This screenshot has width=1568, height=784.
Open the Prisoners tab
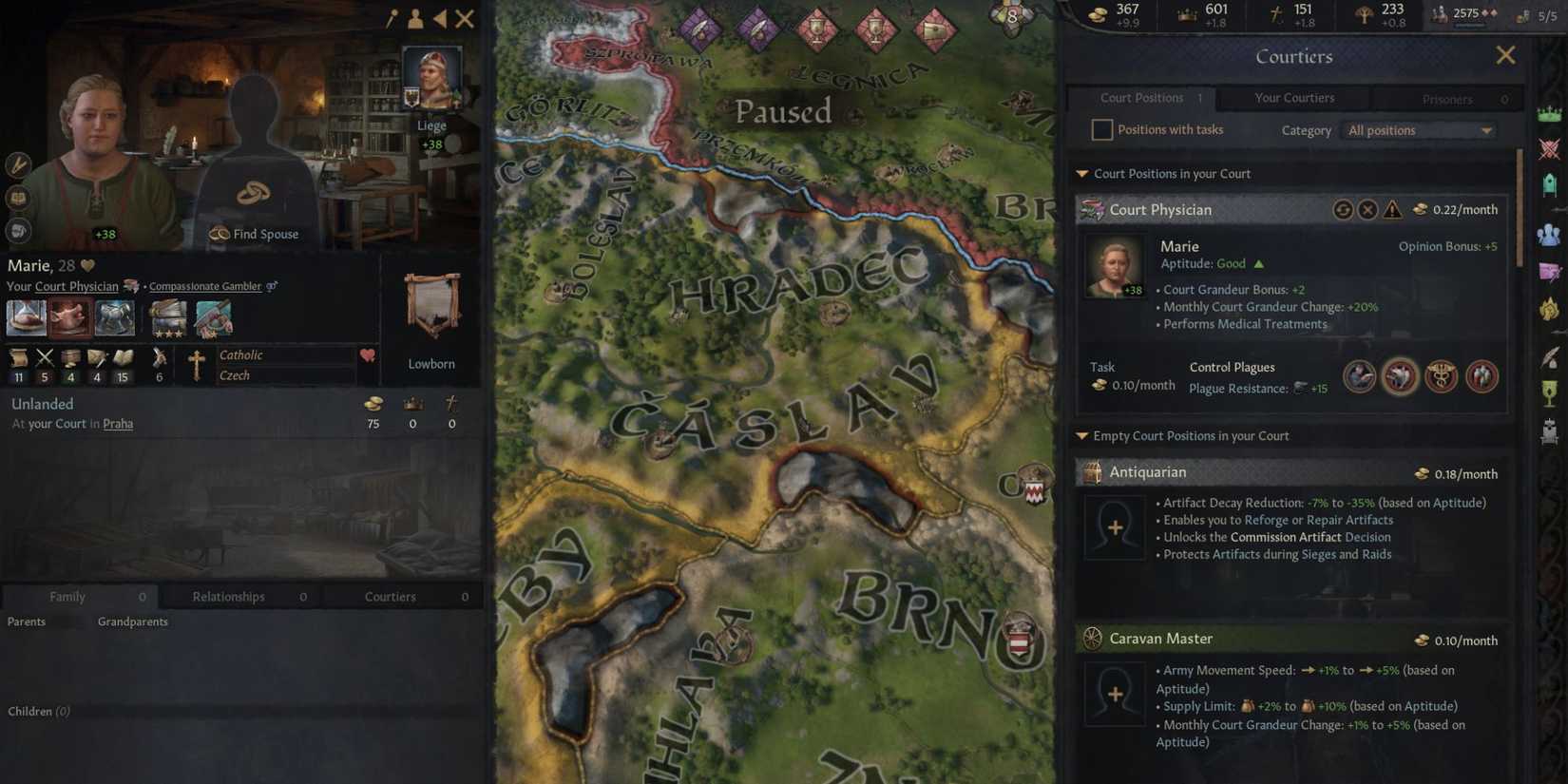point(1447,99)
